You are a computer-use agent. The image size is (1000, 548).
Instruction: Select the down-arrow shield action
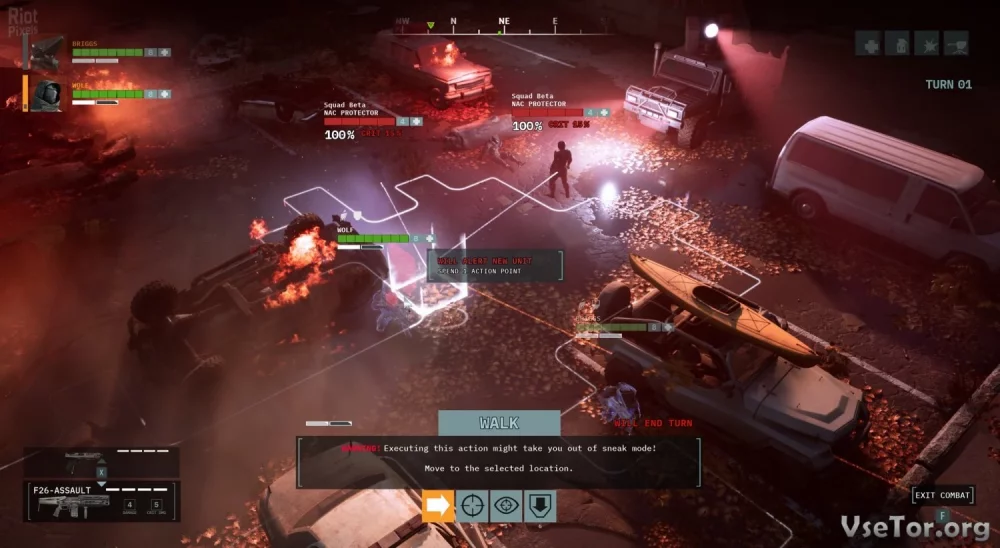(540, 506)
